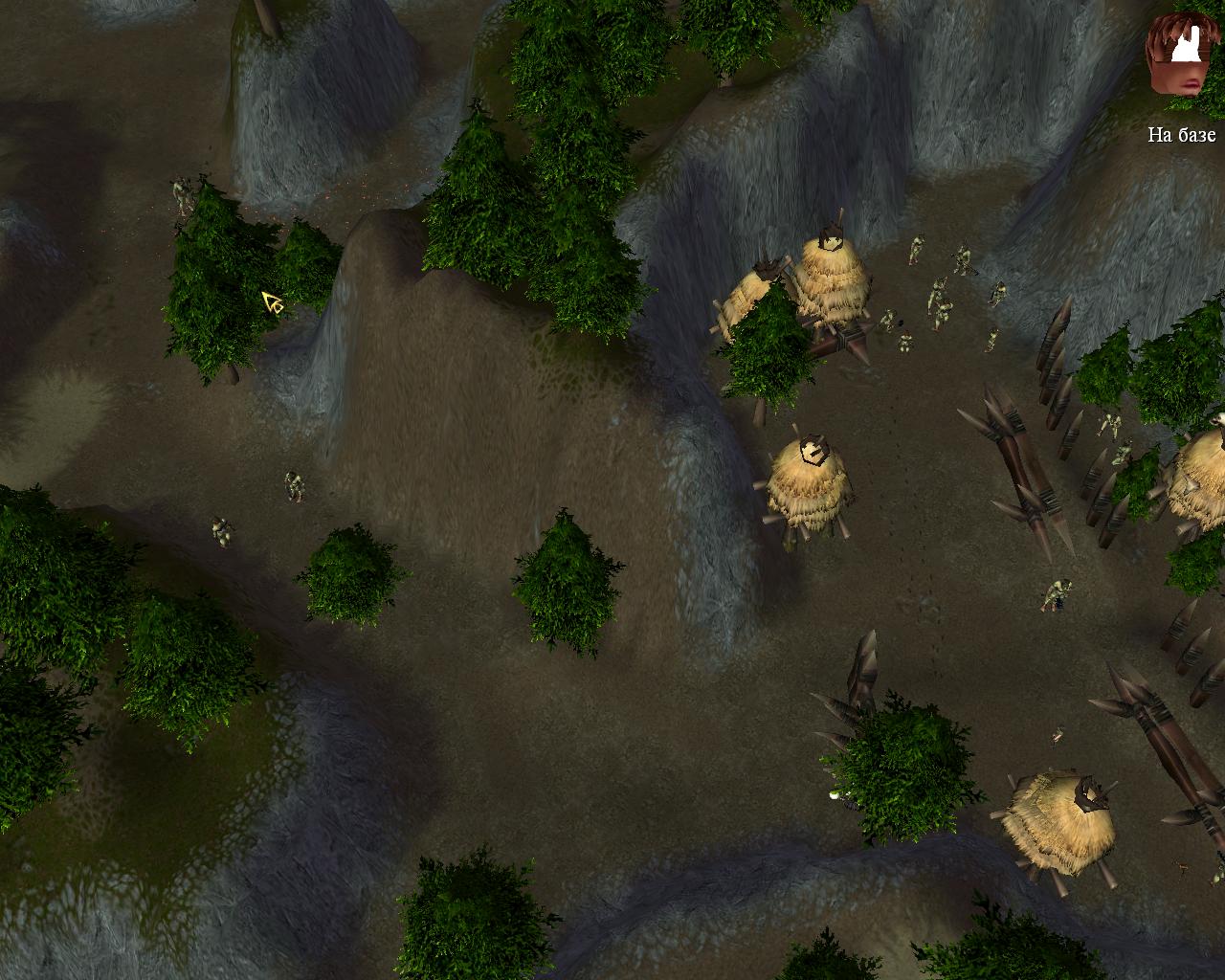Select the hero portrait labeled "На базе"
The width and height of the screenshot is (1225, 980).
tap(1180, 57)
